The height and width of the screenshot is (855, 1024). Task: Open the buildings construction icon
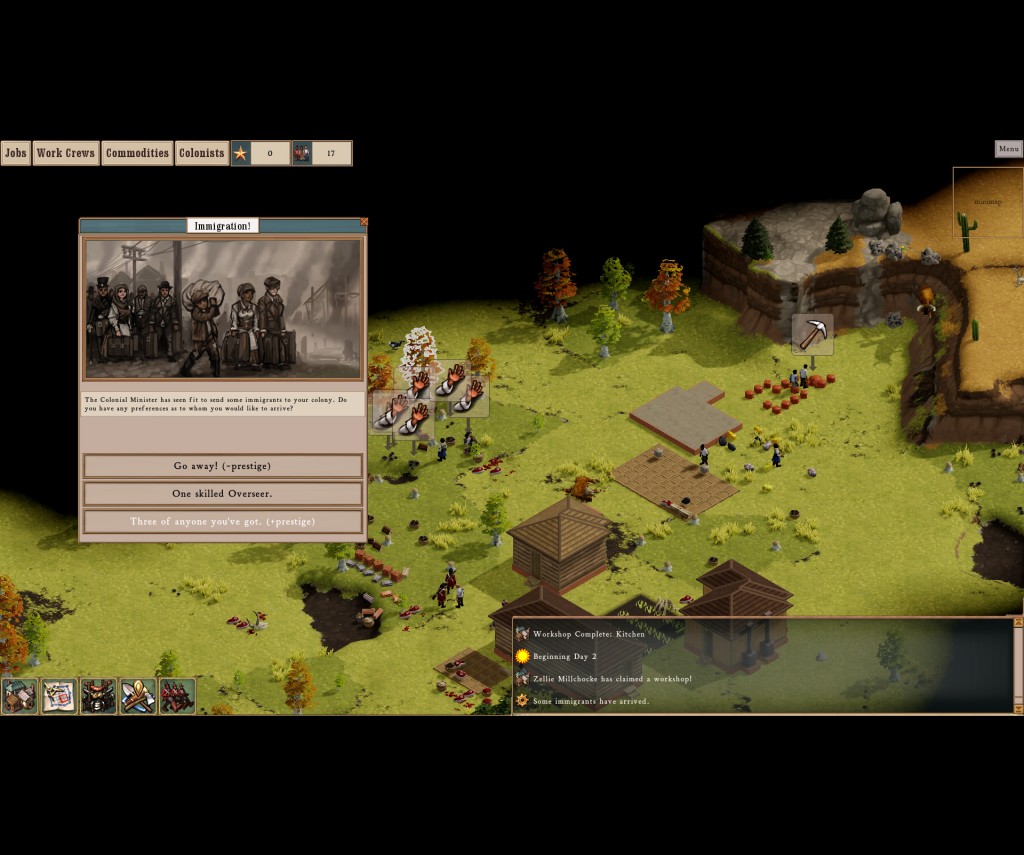(x=19, y=696)
